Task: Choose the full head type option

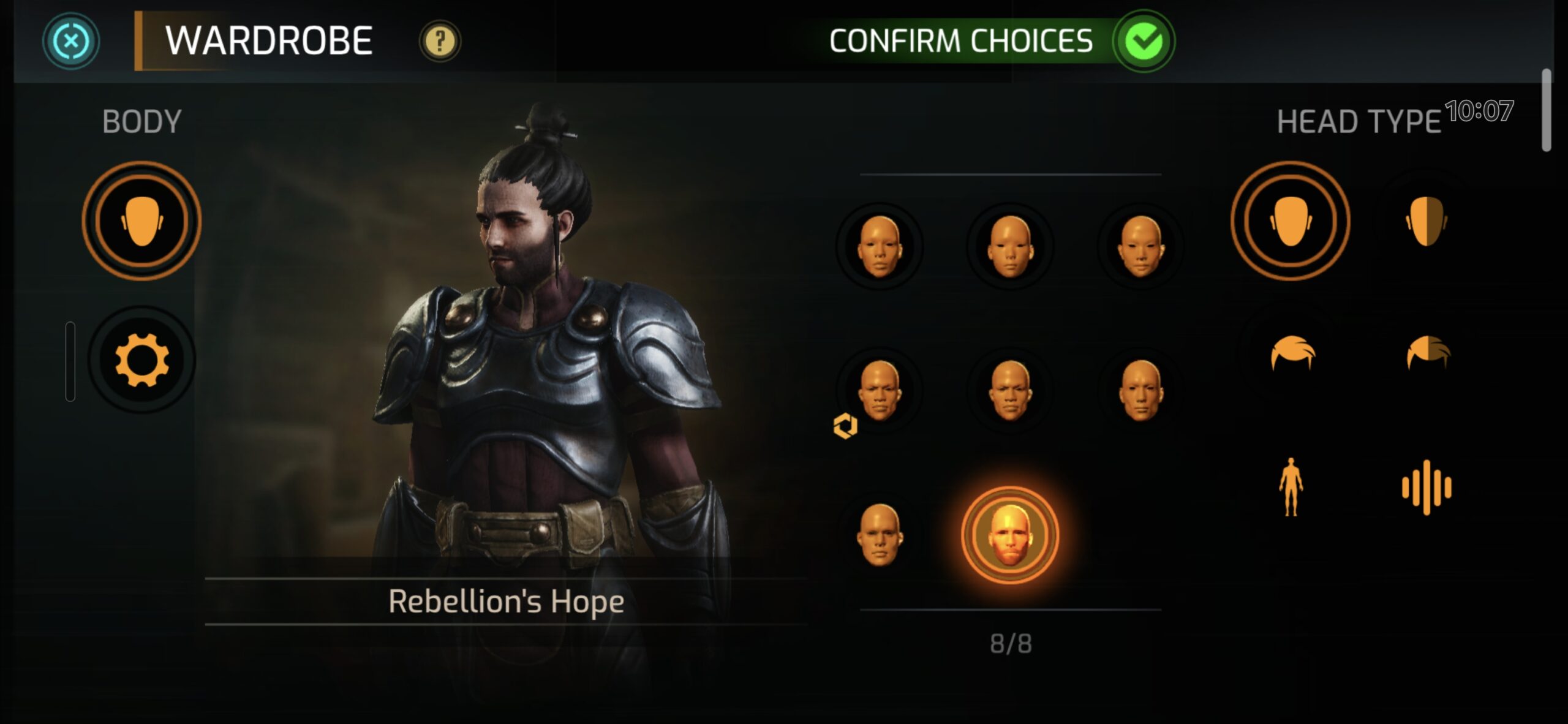Action: (1291, 221)
